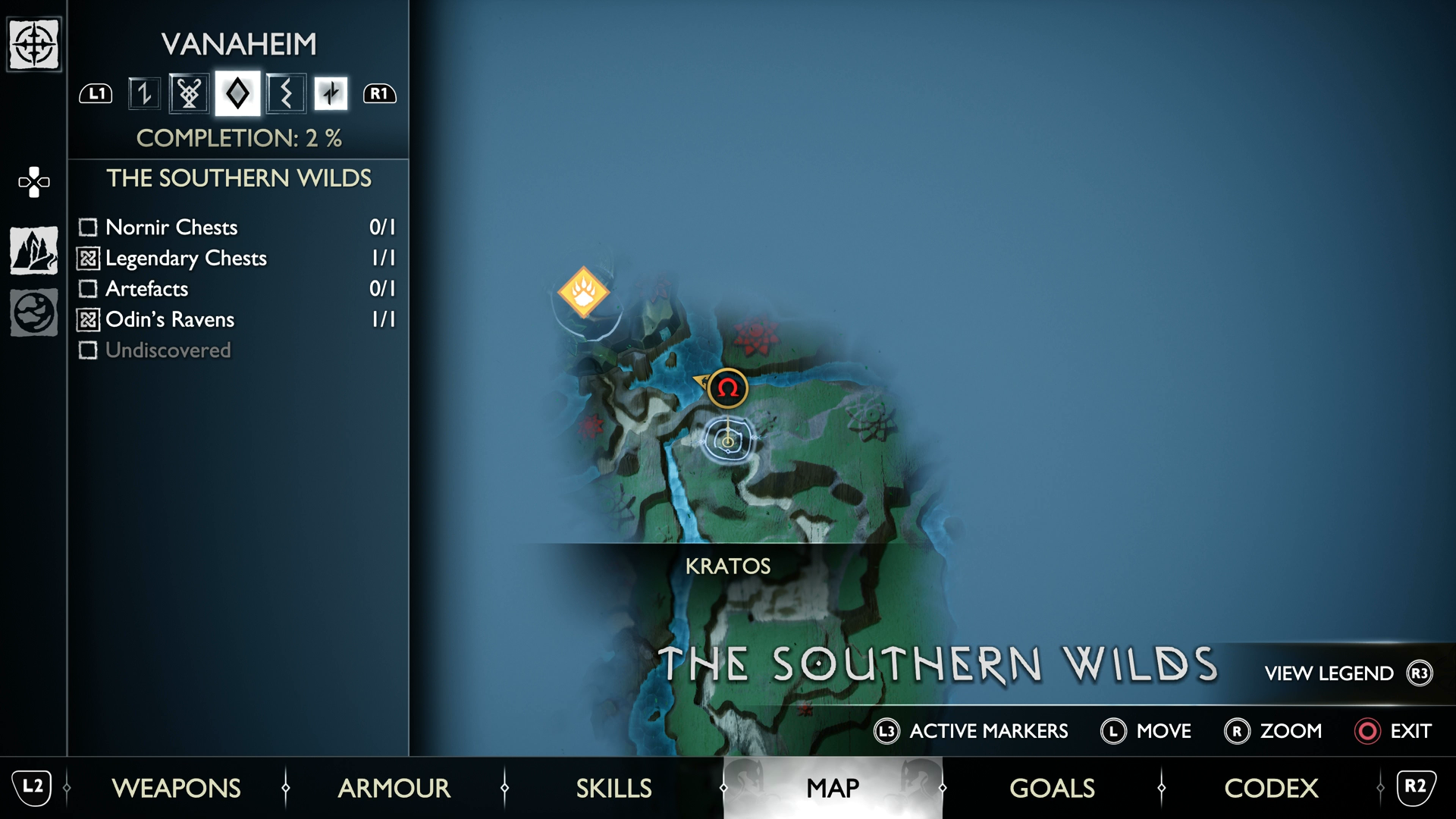Image resolution: width=1456 pixels, height=819 pixels.
Task: Click the Artefacts collectible row
Action: tap(237, 289)
